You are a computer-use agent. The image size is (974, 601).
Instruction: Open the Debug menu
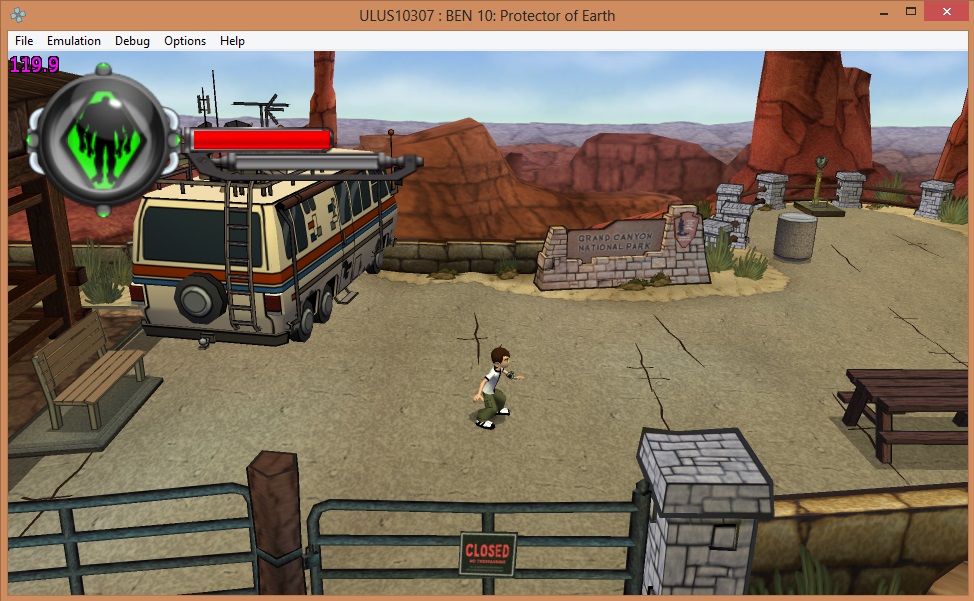tap(132, 41)
